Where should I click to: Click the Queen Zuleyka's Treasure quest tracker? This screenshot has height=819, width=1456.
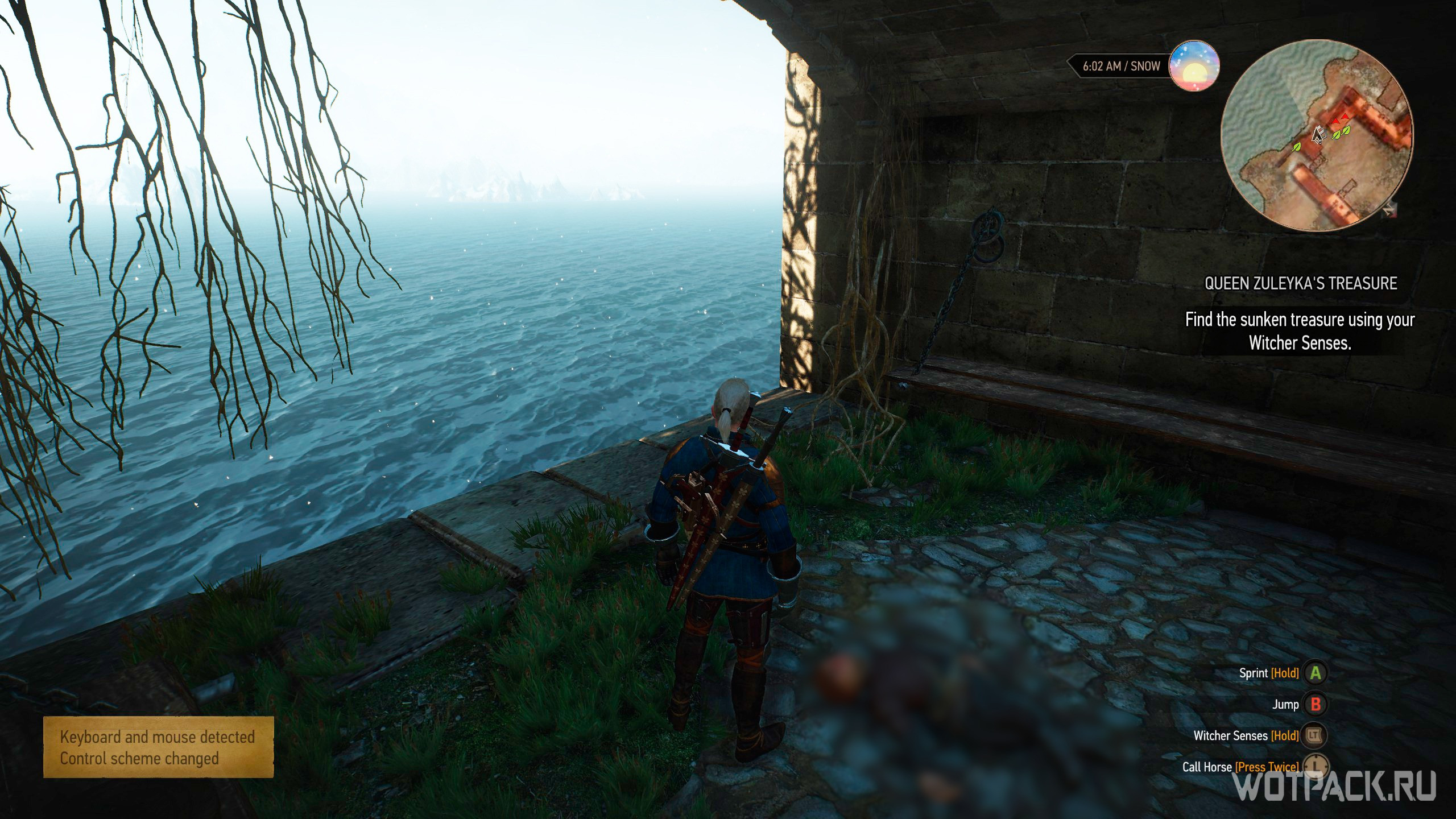[1300, 283]
